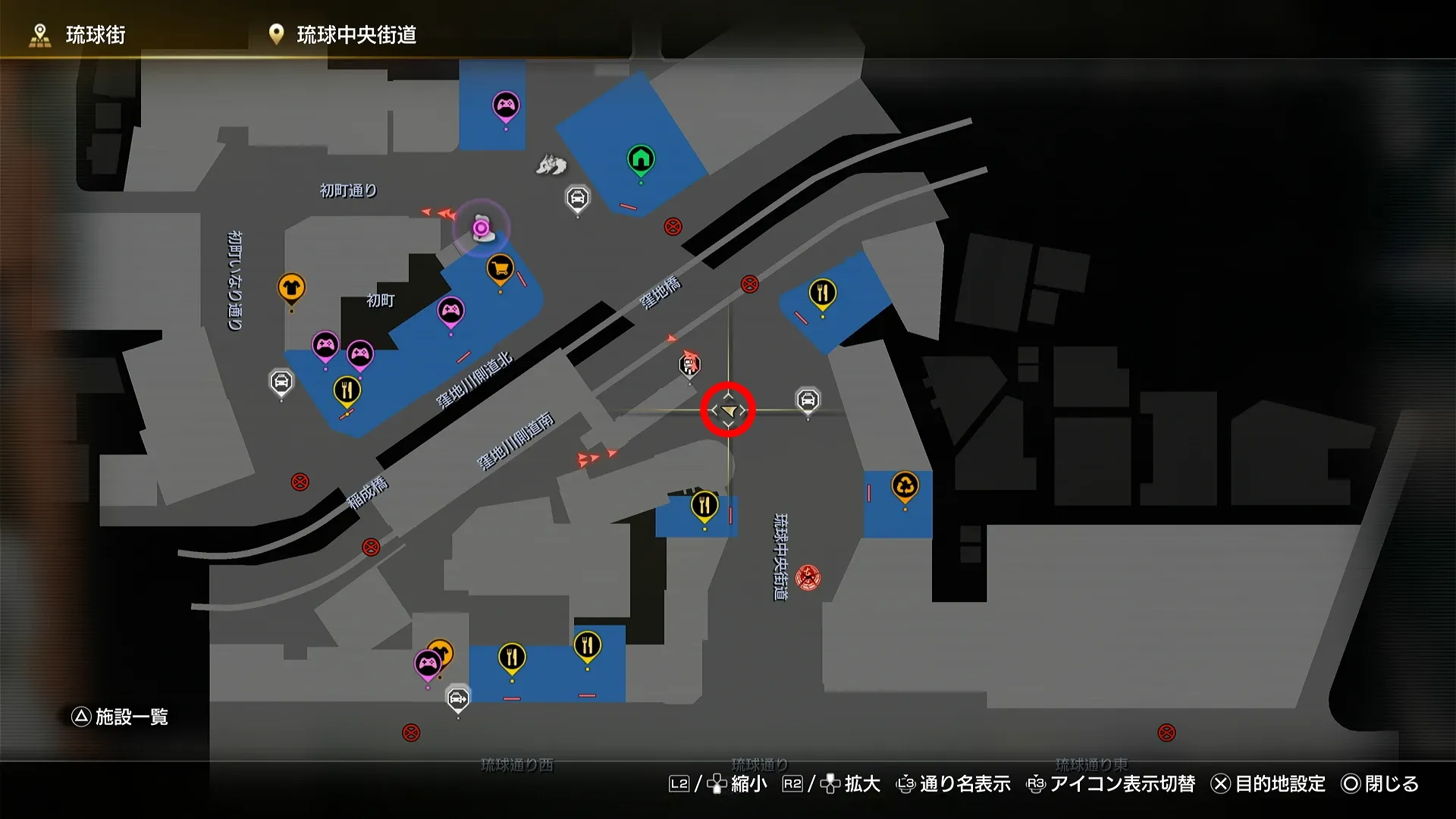
Task: Select the 琉球中央街道 destination header
Action: 356,32
